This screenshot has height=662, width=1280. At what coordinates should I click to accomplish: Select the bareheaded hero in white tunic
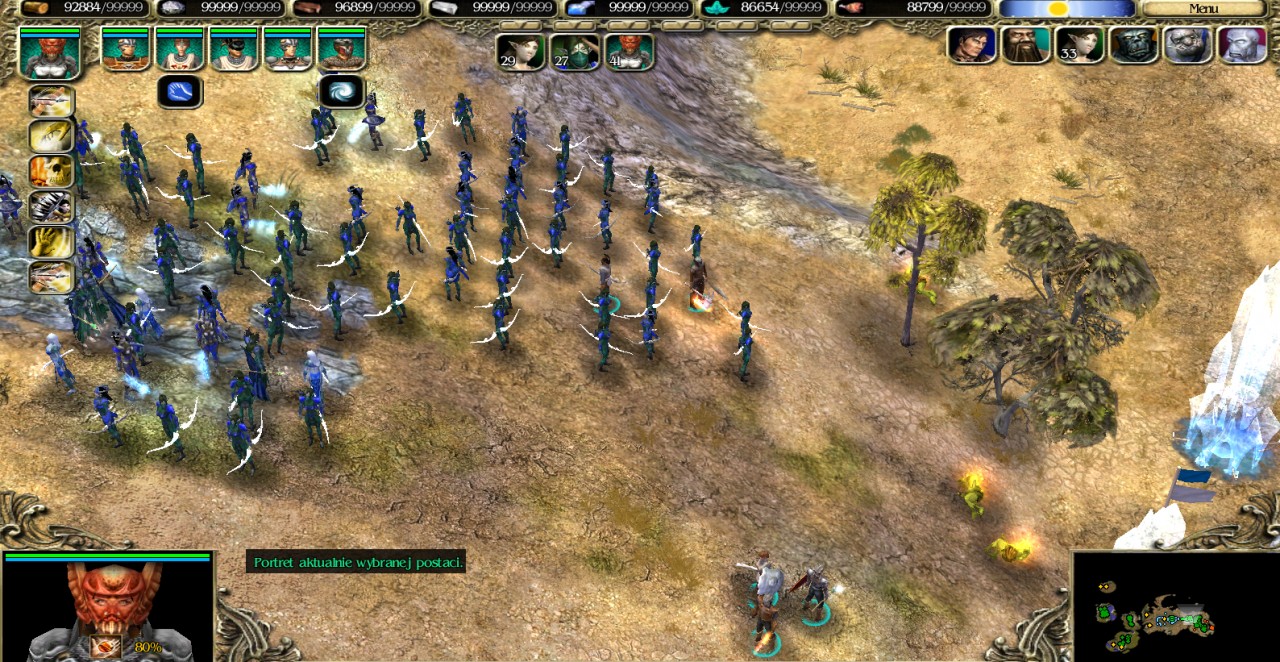pos(180,49)
